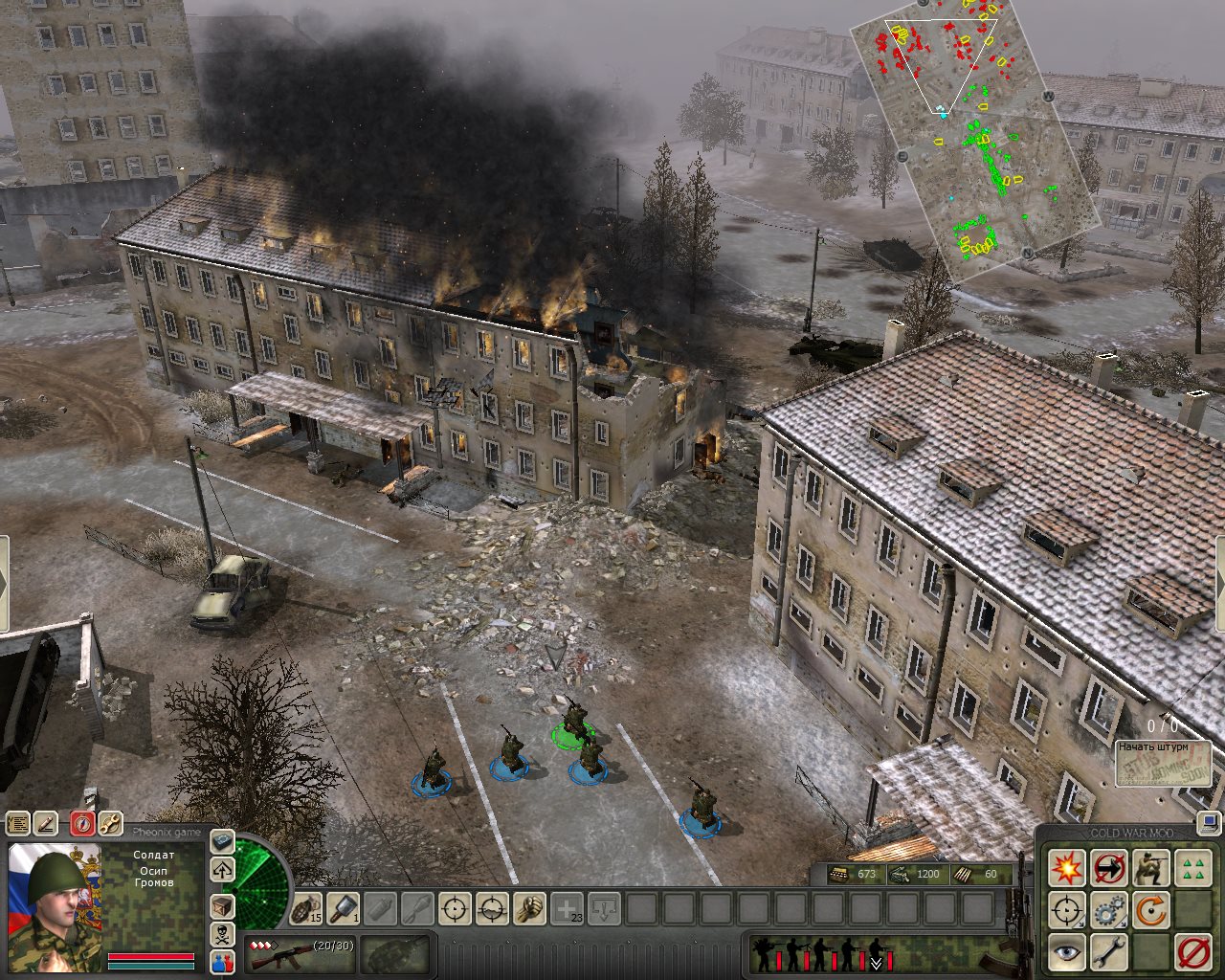Click the orange rotate arrow command
Image resolution: width=1225 pixels, height=980 pixels.
click(1150, 910)
